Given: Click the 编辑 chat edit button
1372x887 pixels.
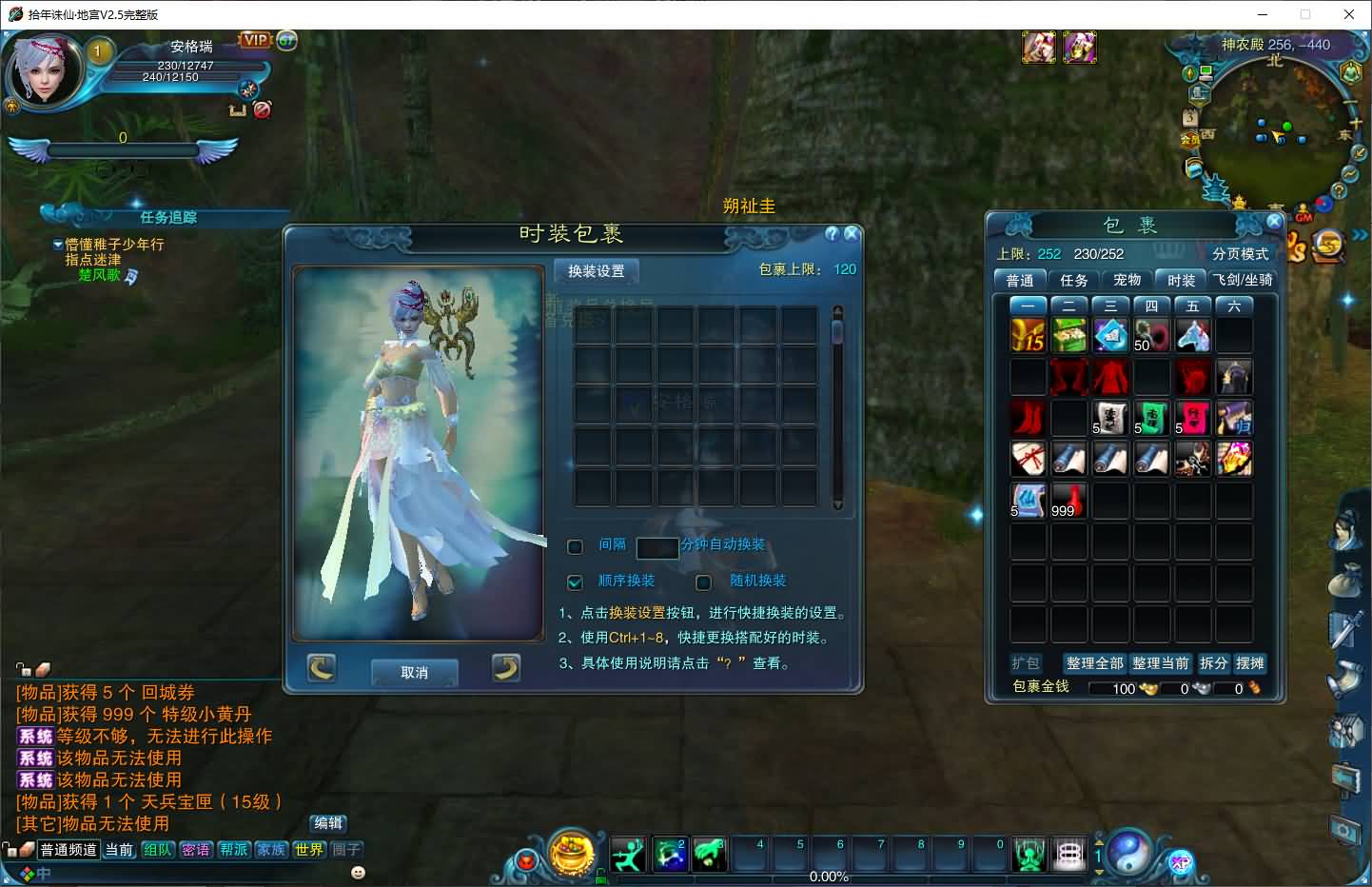Looking at the screenshot, I should [328, 823].
